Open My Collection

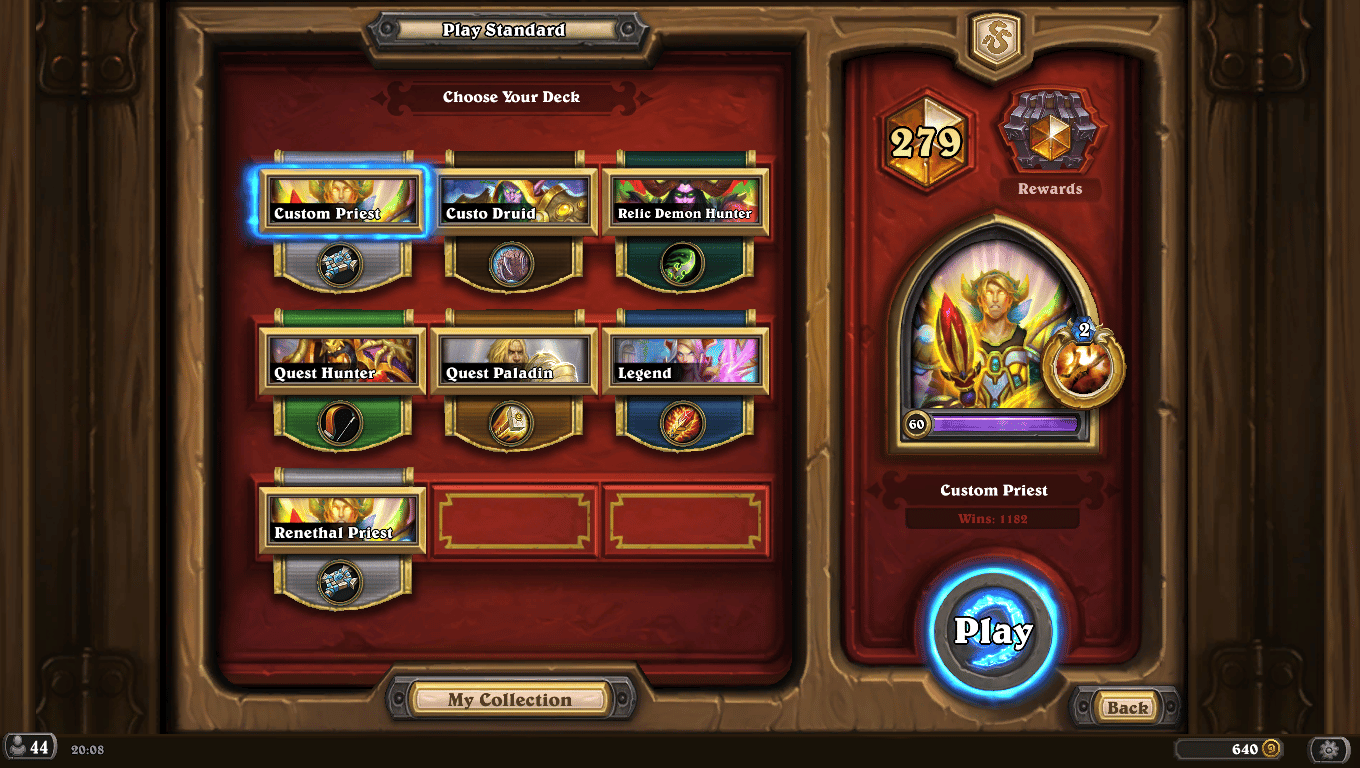[511, 699]
